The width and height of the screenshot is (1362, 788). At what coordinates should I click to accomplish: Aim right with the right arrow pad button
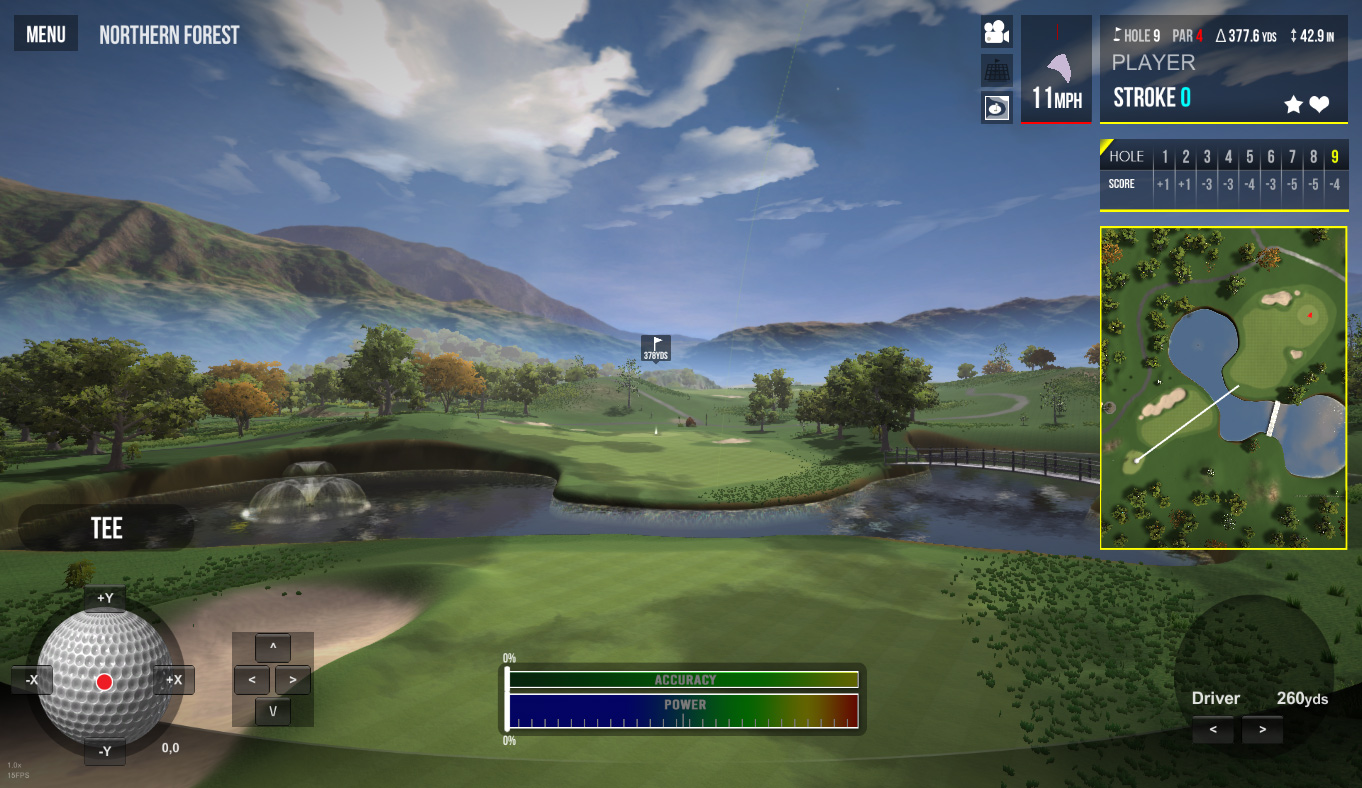click(x=292, y=680)
